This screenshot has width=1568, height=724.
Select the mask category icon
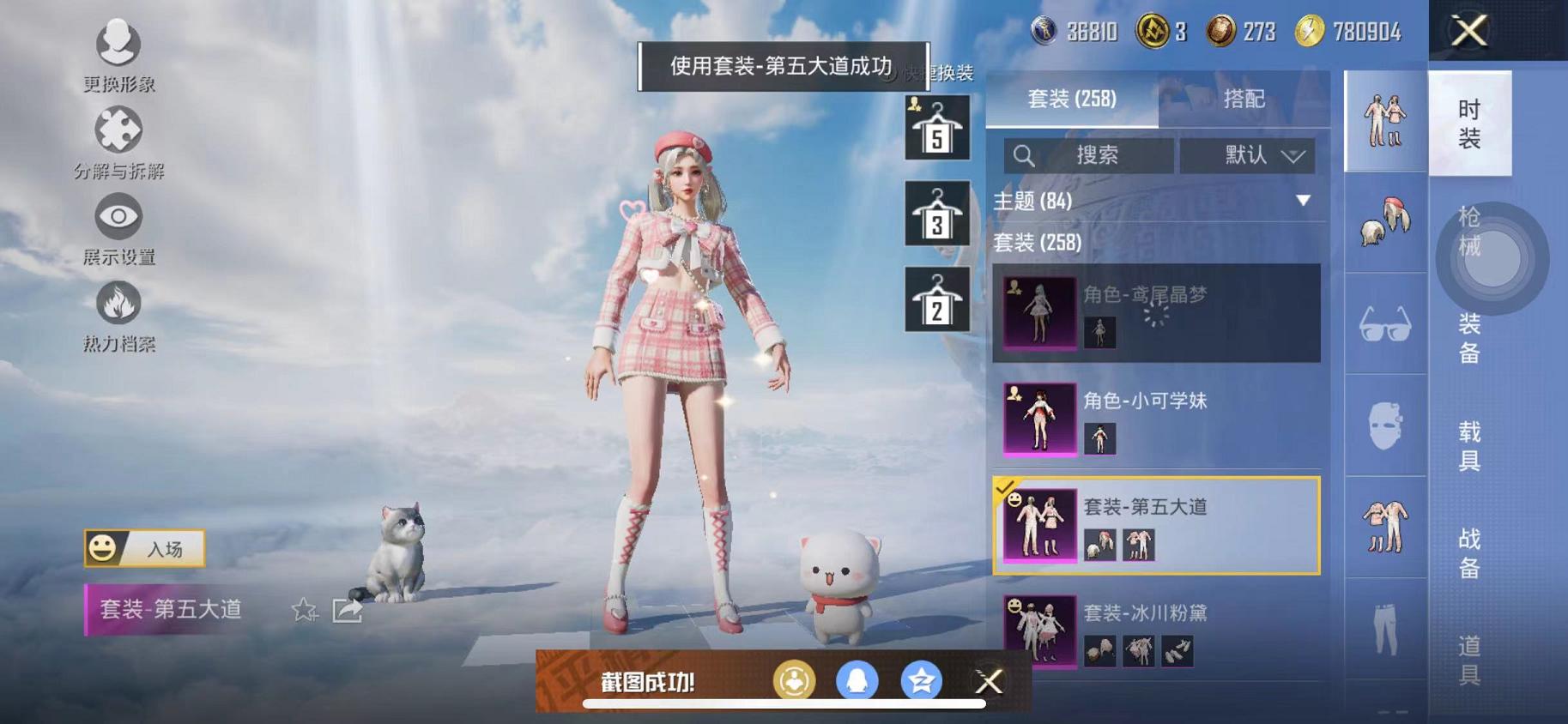pos(1384,425)
